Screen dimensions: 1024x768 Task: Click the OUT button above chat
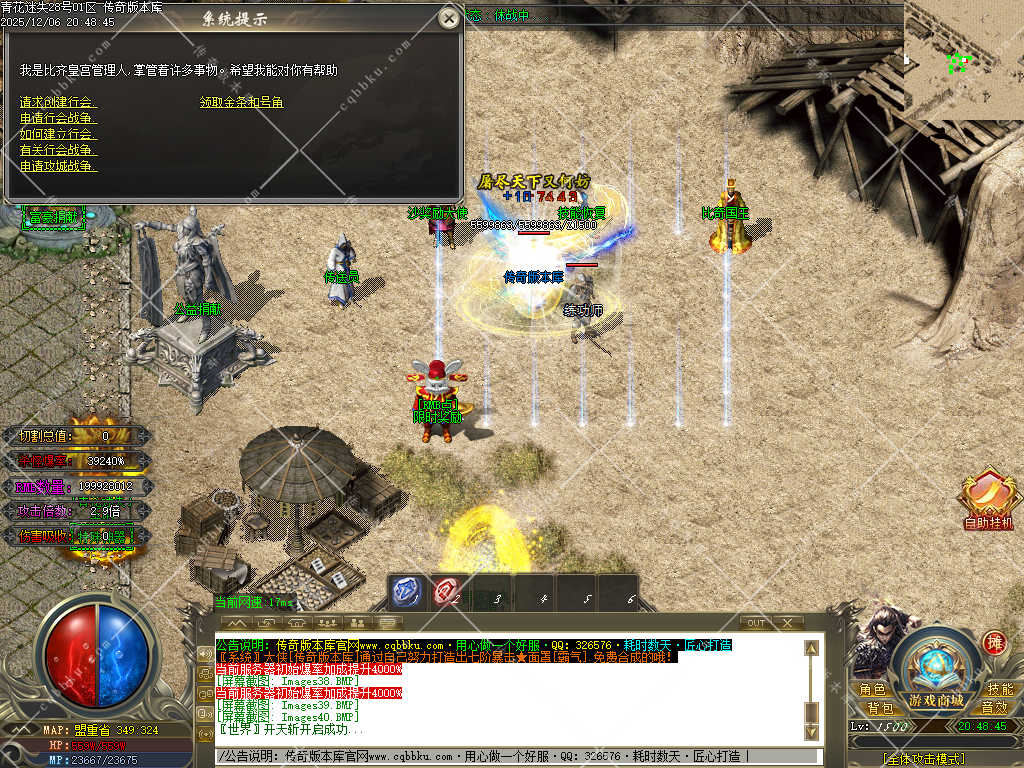(757, 623)
